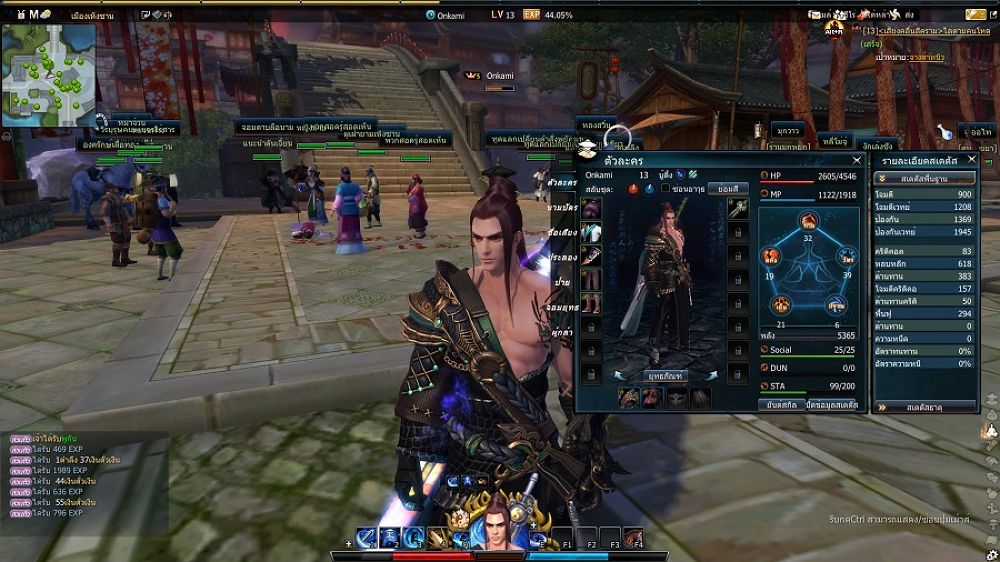The image size is (1000, 562).
Task: Click the gold icon in top-right corner
Action: tap(975, 15)
